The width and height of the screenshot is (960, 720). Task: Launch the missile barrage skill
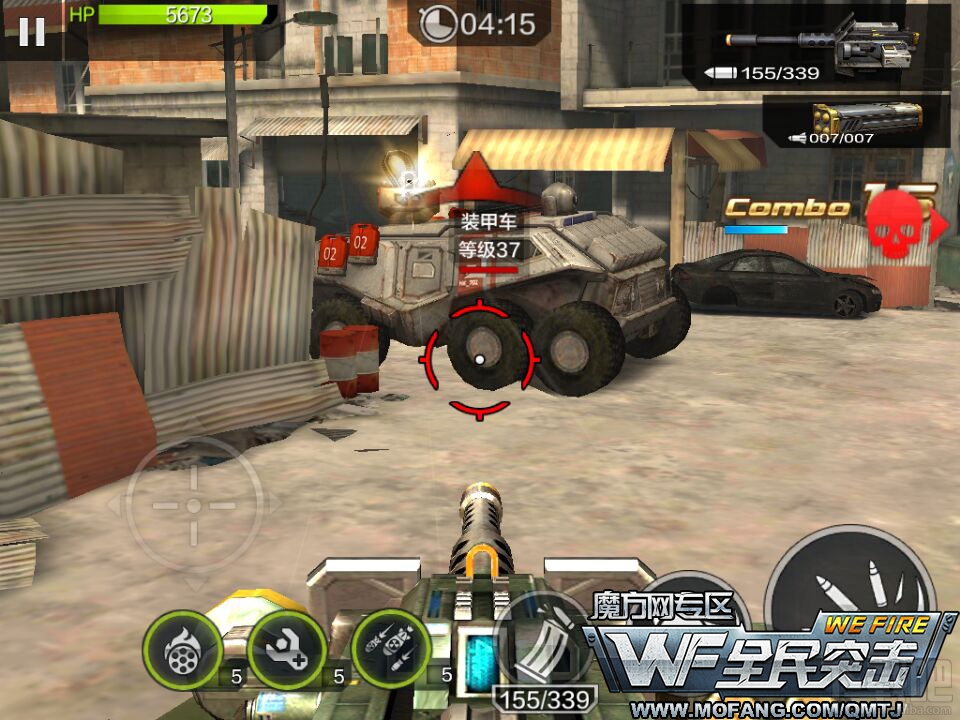point(391,649)
